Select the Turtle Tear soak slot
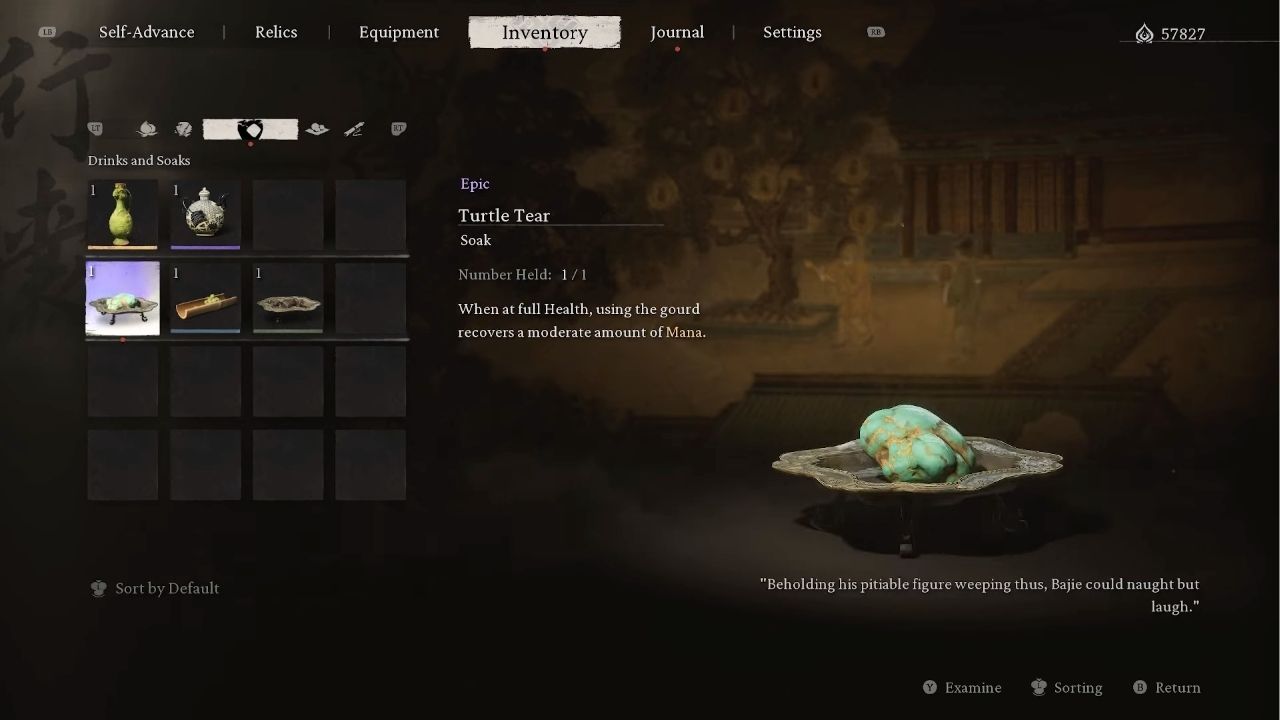Image resolution: width=1280 pixels, height=720 pixels. [x=122, y=298]
